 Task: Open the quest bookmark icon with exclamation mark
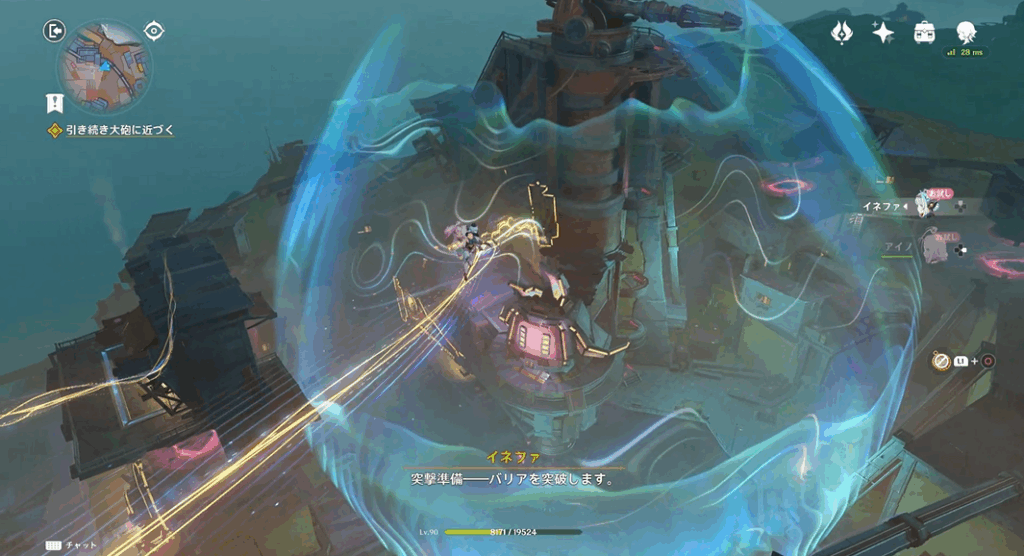54,101
